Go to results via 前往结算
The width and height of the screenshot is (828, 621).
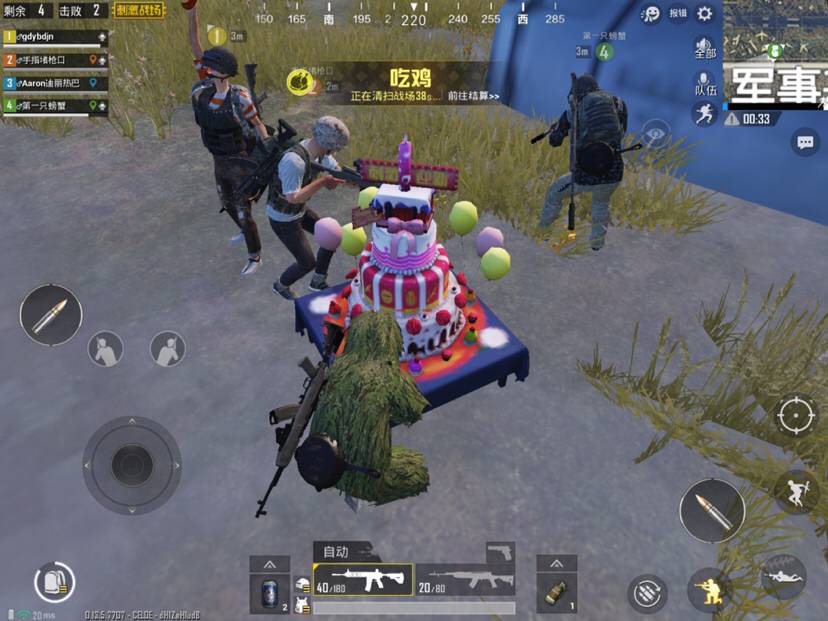point(474,96)
